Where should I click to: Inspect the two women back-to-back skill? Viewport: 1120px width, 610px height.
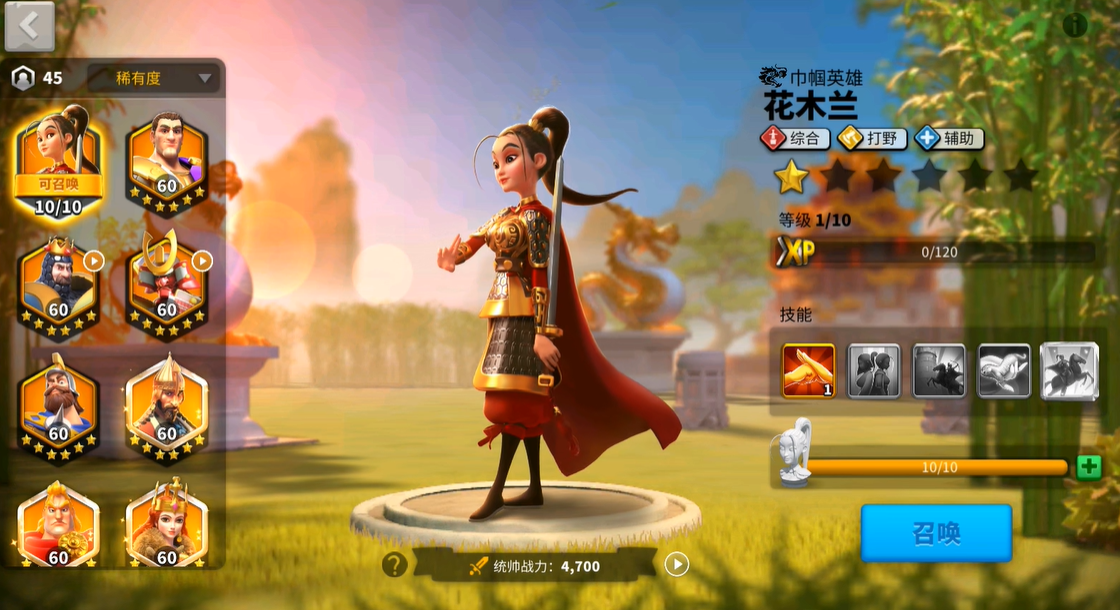874,370
